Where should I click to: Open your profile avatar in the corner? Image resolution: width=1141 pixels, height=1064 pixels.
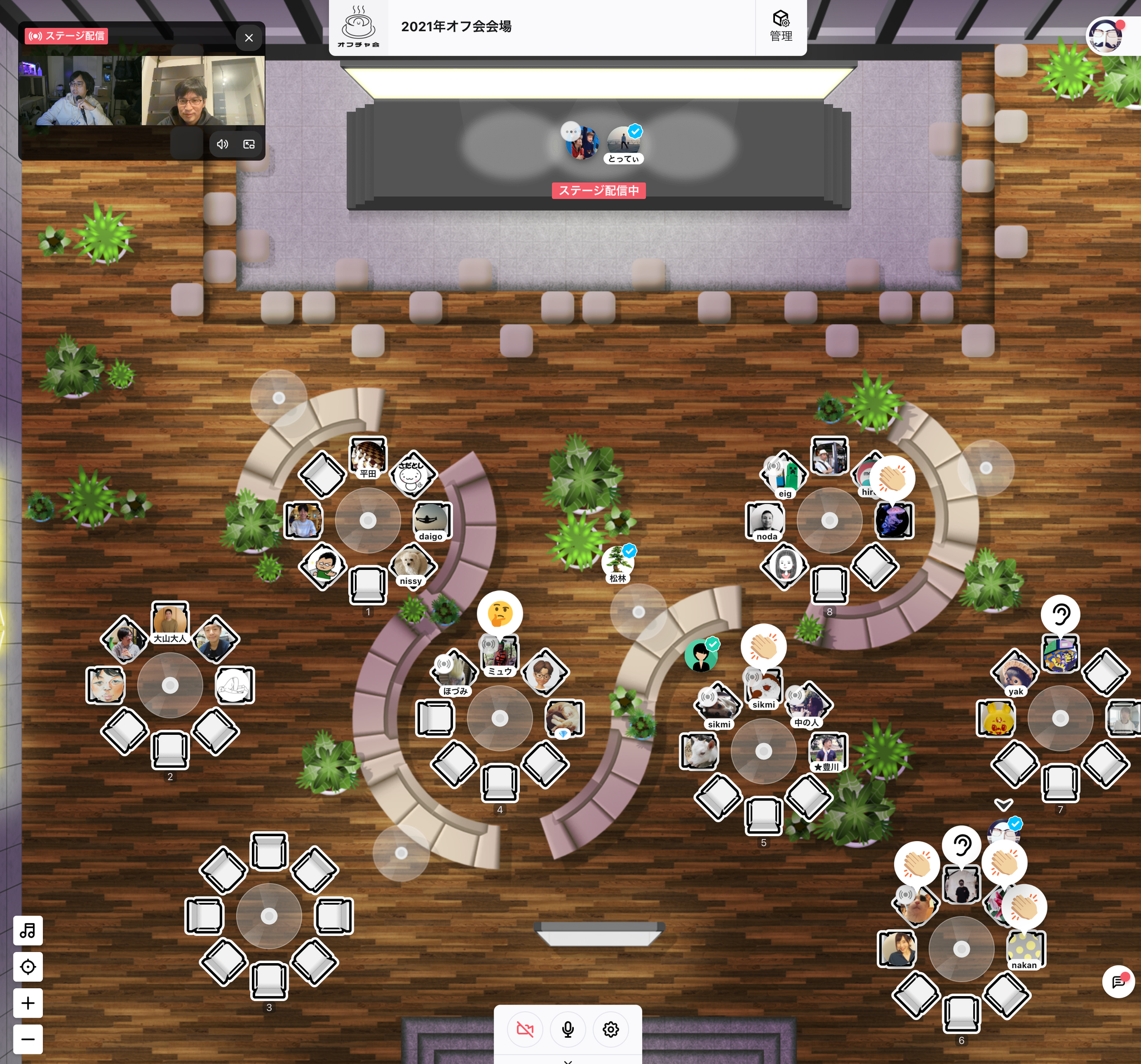pyautogui.click(x=1105, y=36)
